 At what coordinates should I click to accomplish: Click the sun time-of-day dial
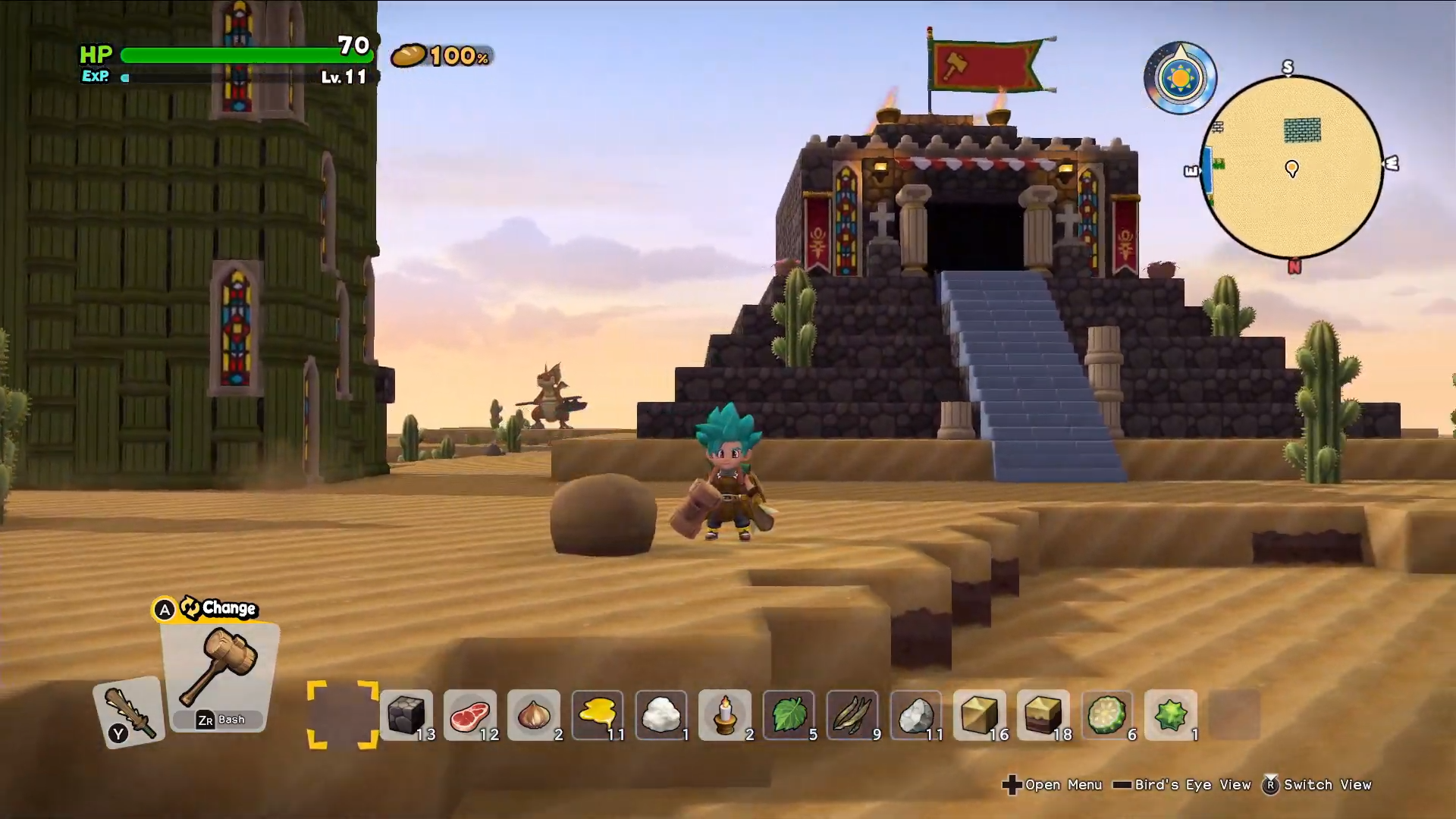point(1180,78)
